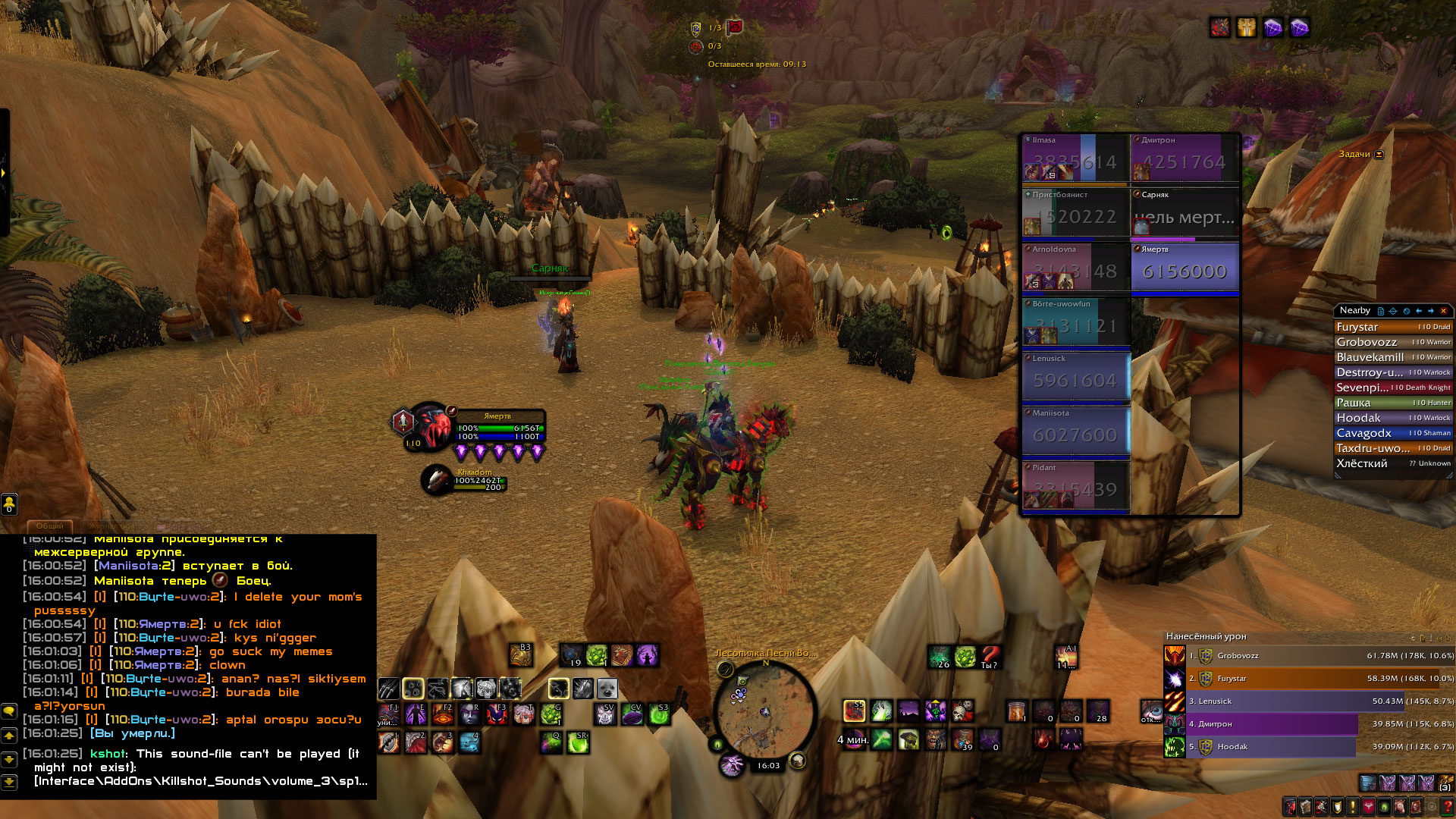Open the red question mark help button
Screen dimensions: 1456x819
(x=1448, y=807)
